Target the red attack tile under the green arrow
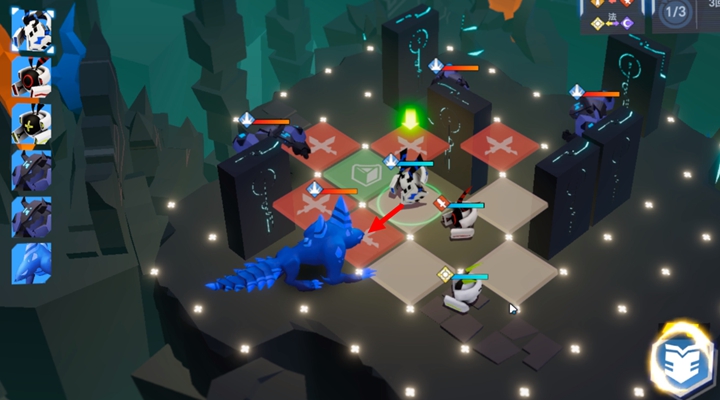The image size is (720, 400). coord(410,143)
